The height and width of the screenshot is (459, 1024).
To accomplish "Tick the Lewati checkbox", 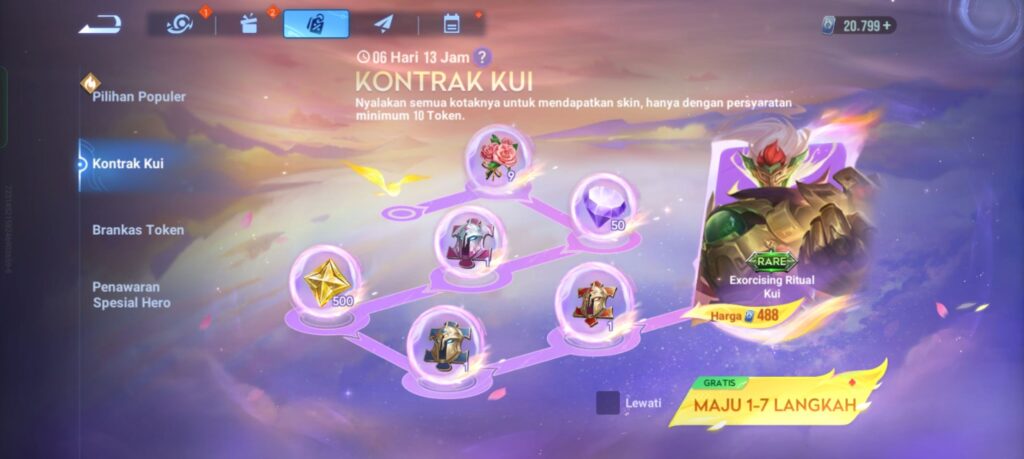I will click(x=607, y=403).
